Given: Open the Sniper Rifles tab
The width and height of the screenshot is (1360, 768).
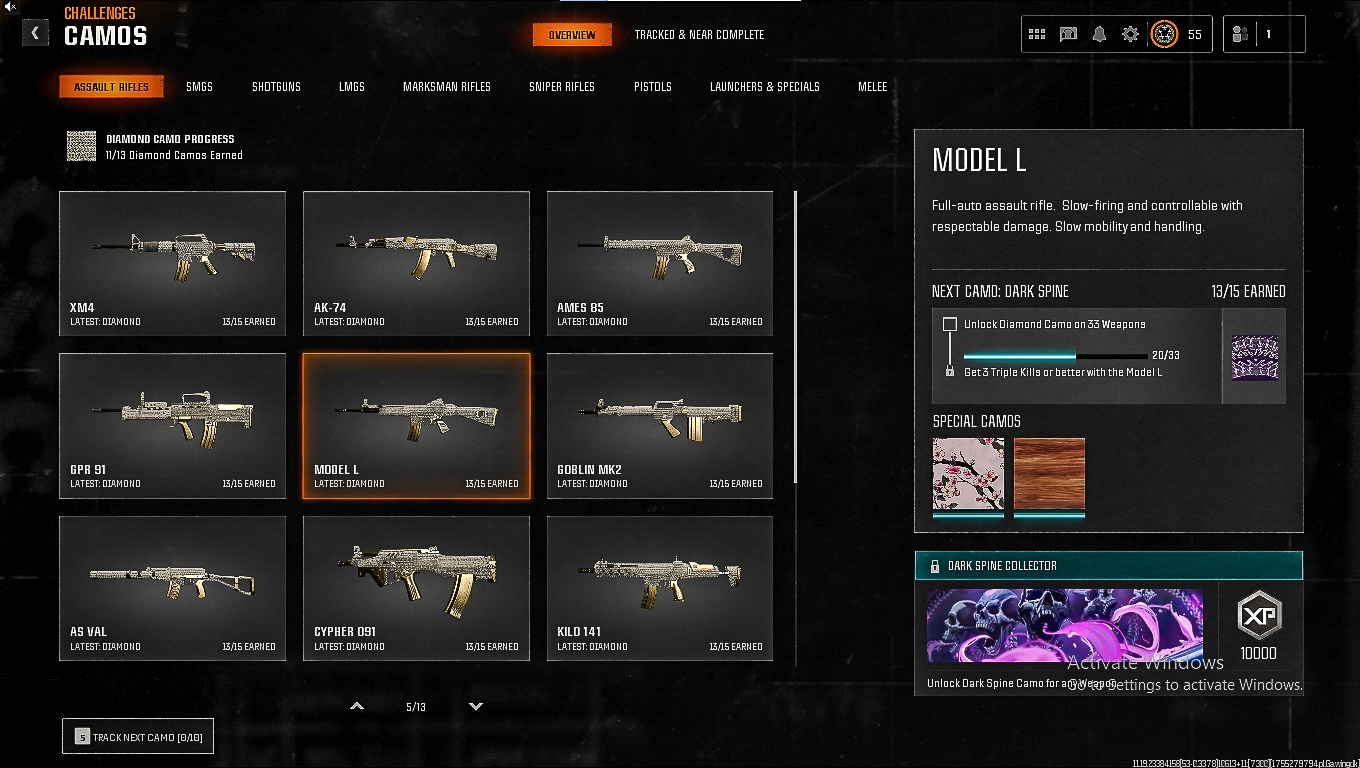Looking at the screenshot, I should coord(561,87).
